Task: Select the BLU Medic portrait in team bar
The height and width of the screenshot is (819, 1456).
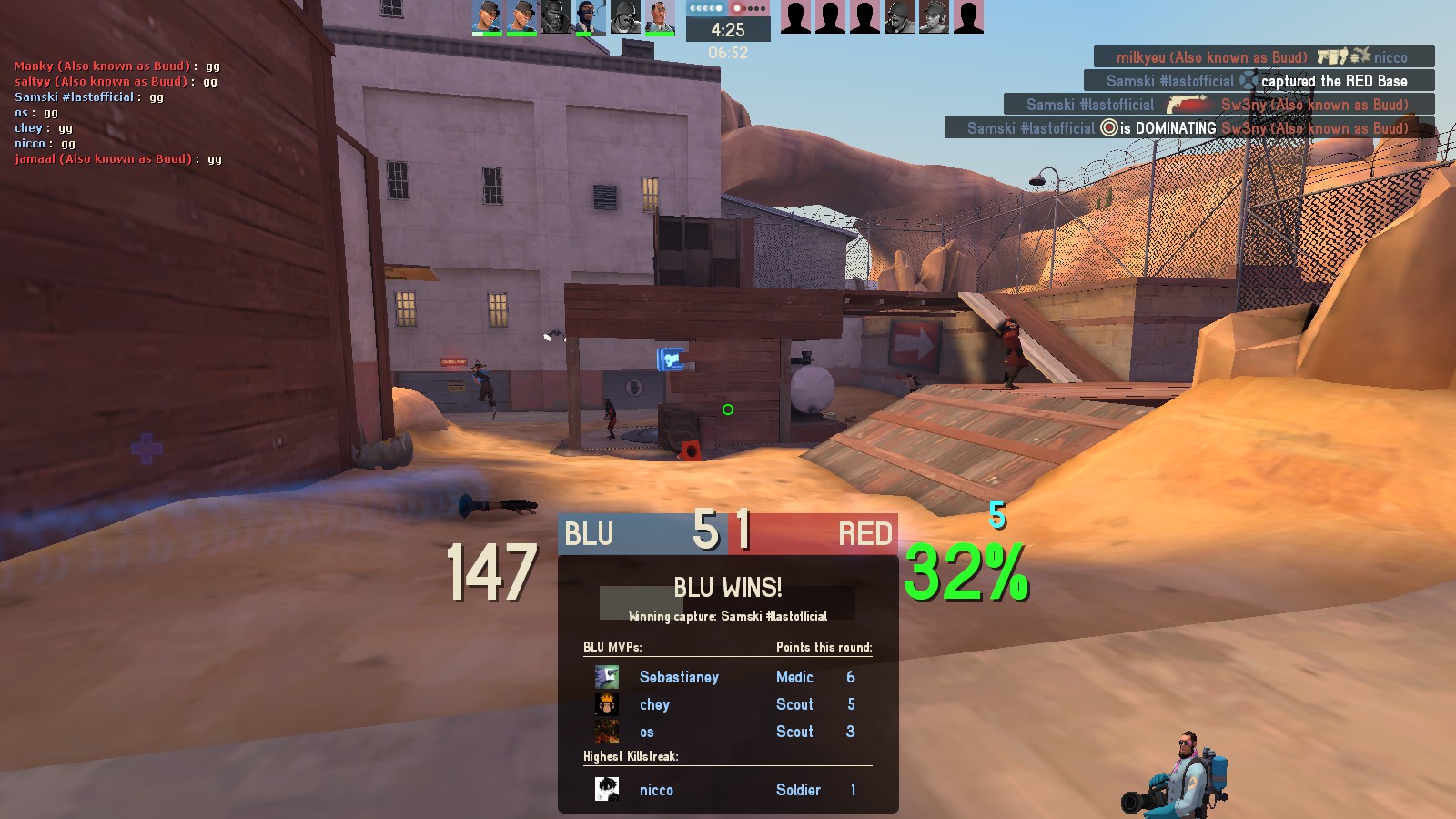Action: (660, 17)
